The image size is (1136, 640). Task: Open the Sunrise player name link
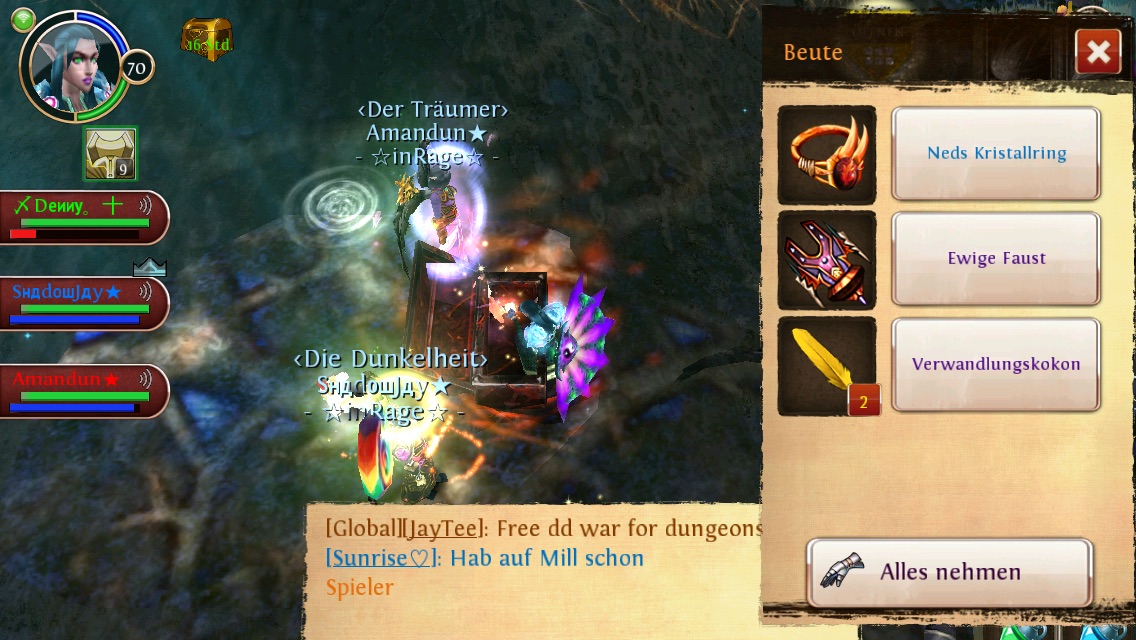coord(381,558)
